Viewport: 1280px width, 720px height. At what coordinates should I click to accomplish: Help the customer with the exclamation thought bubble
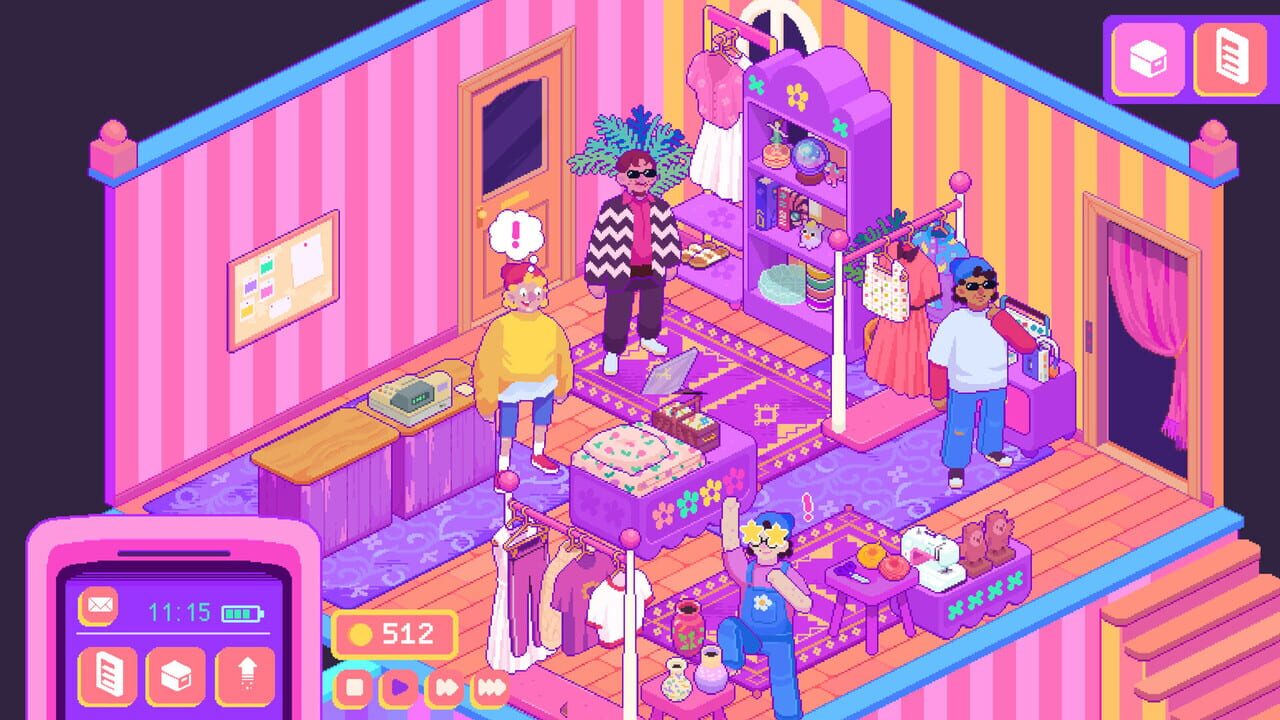click(x=525, y=350)
